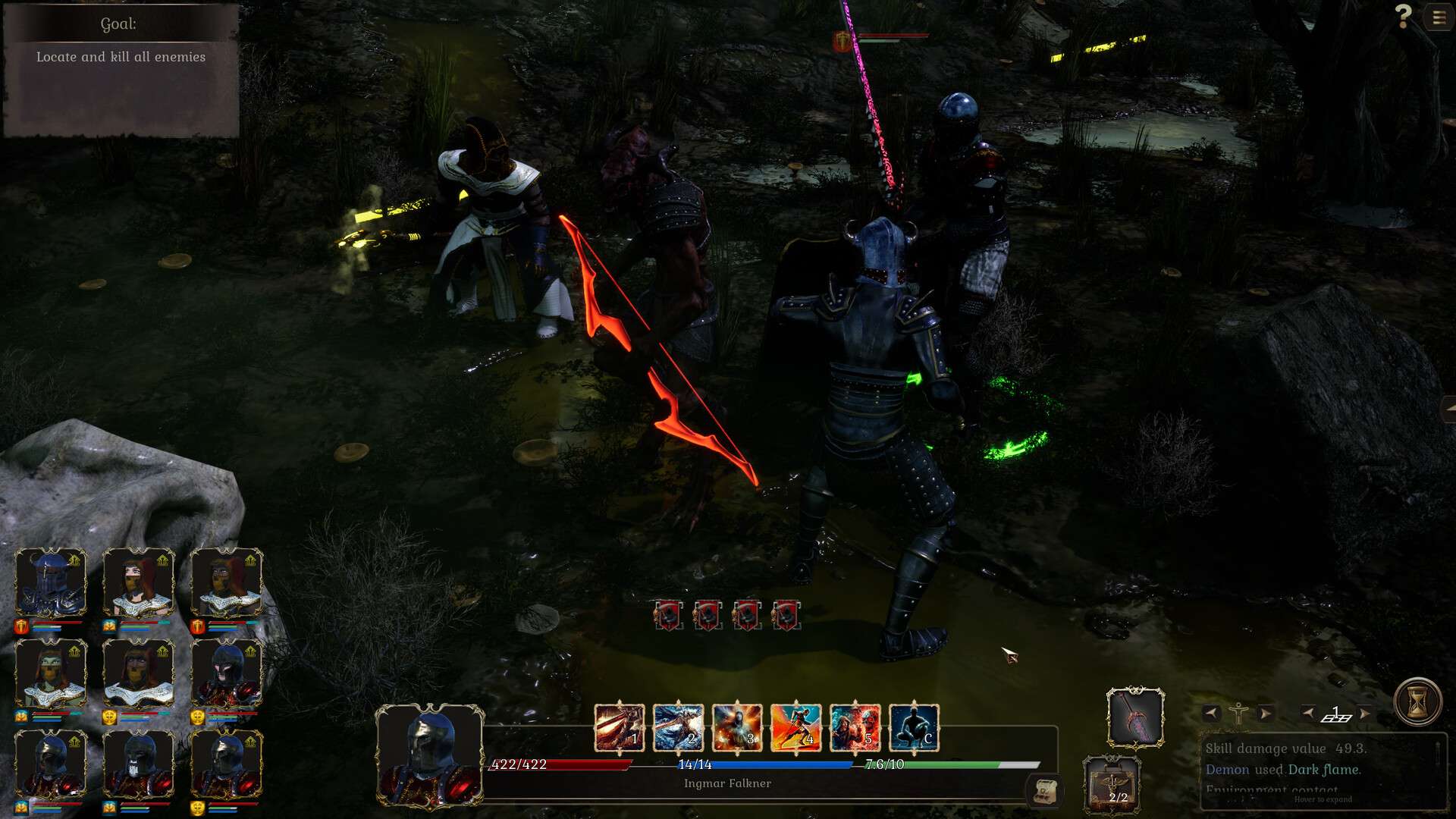Click Ingmar Falkner's large character portrait
Screen dimensions: 1456x819
(x=429, y=755)
